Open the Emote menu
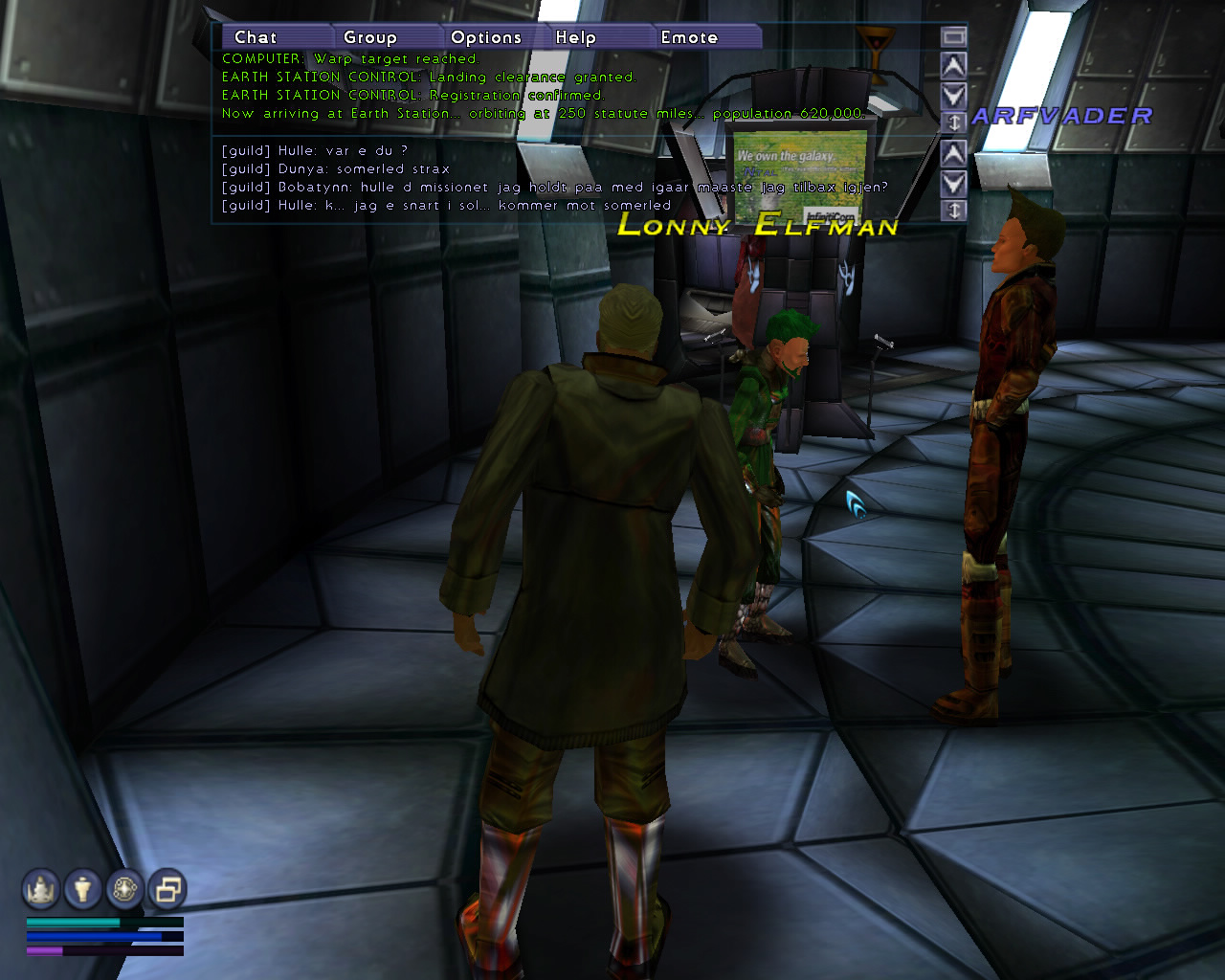The image size is (1225, 980). pyautogui.click(x=689, y=37)
